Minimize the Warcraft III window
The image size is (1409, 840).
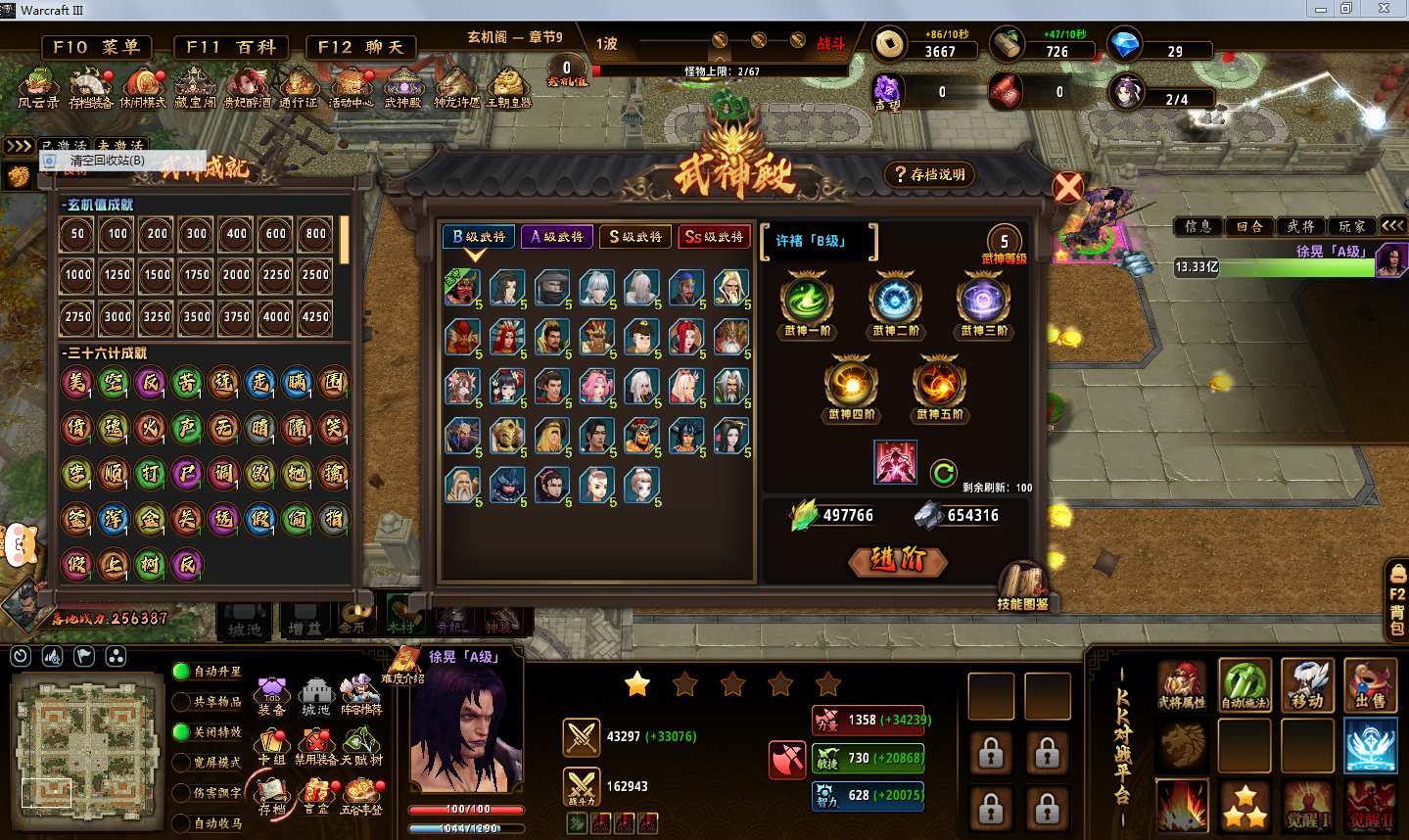pos(1320,9)
